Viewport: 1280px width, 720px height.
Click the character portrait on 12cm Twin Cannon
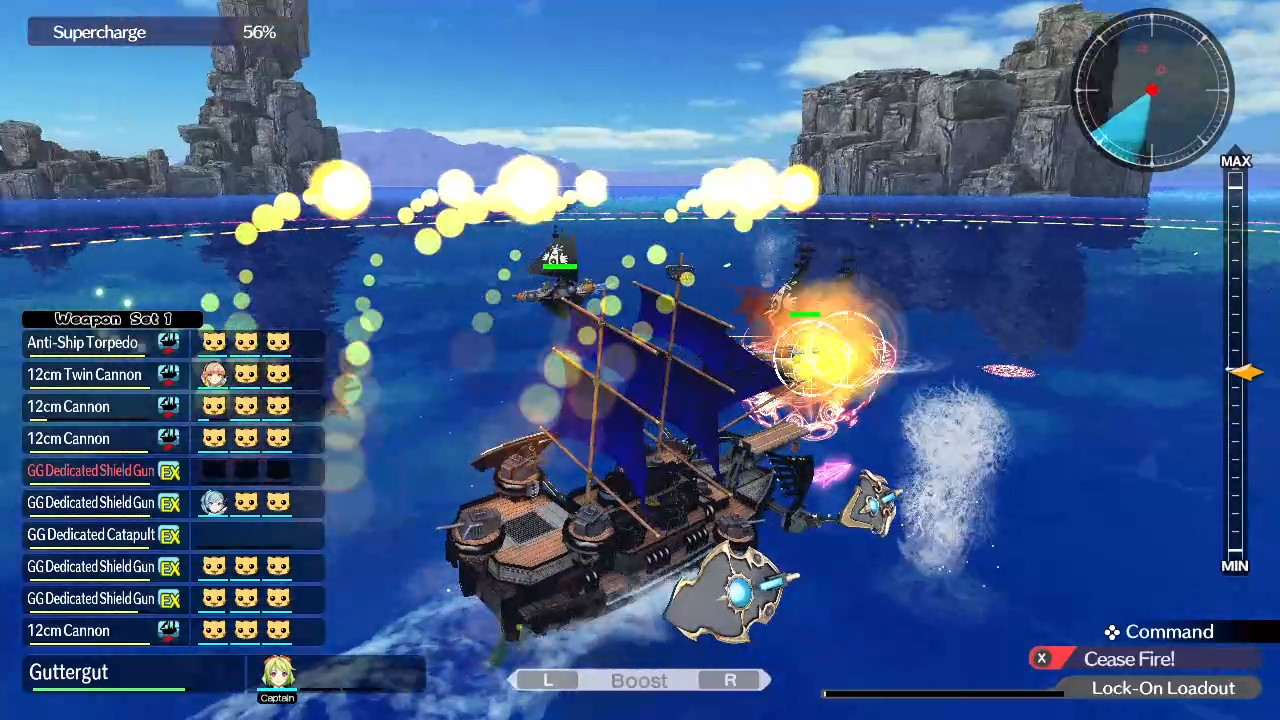tap(214, 375)
